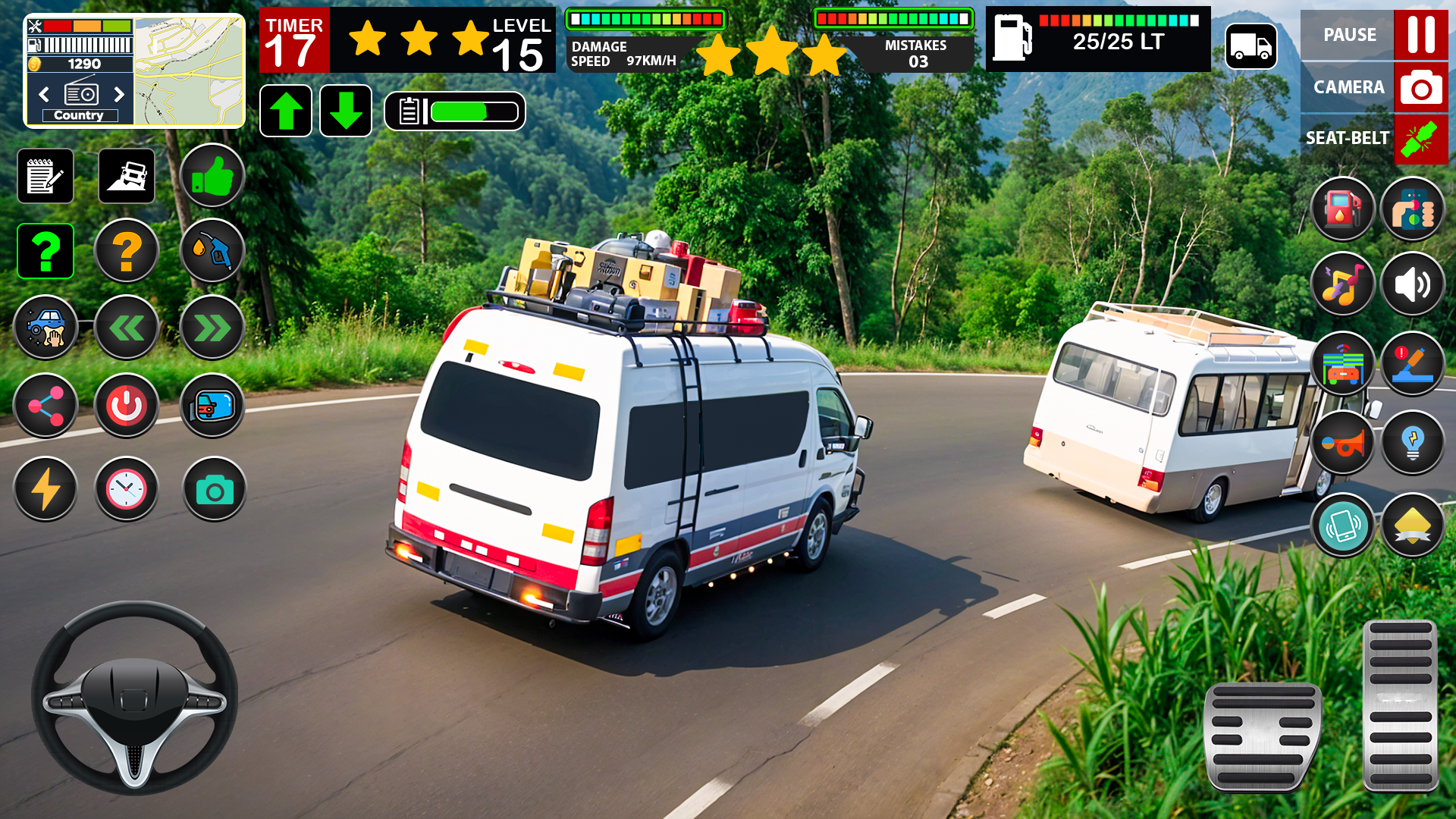Activate the left turn indicator arrows
1456x819 pixels.
[127, 328]
